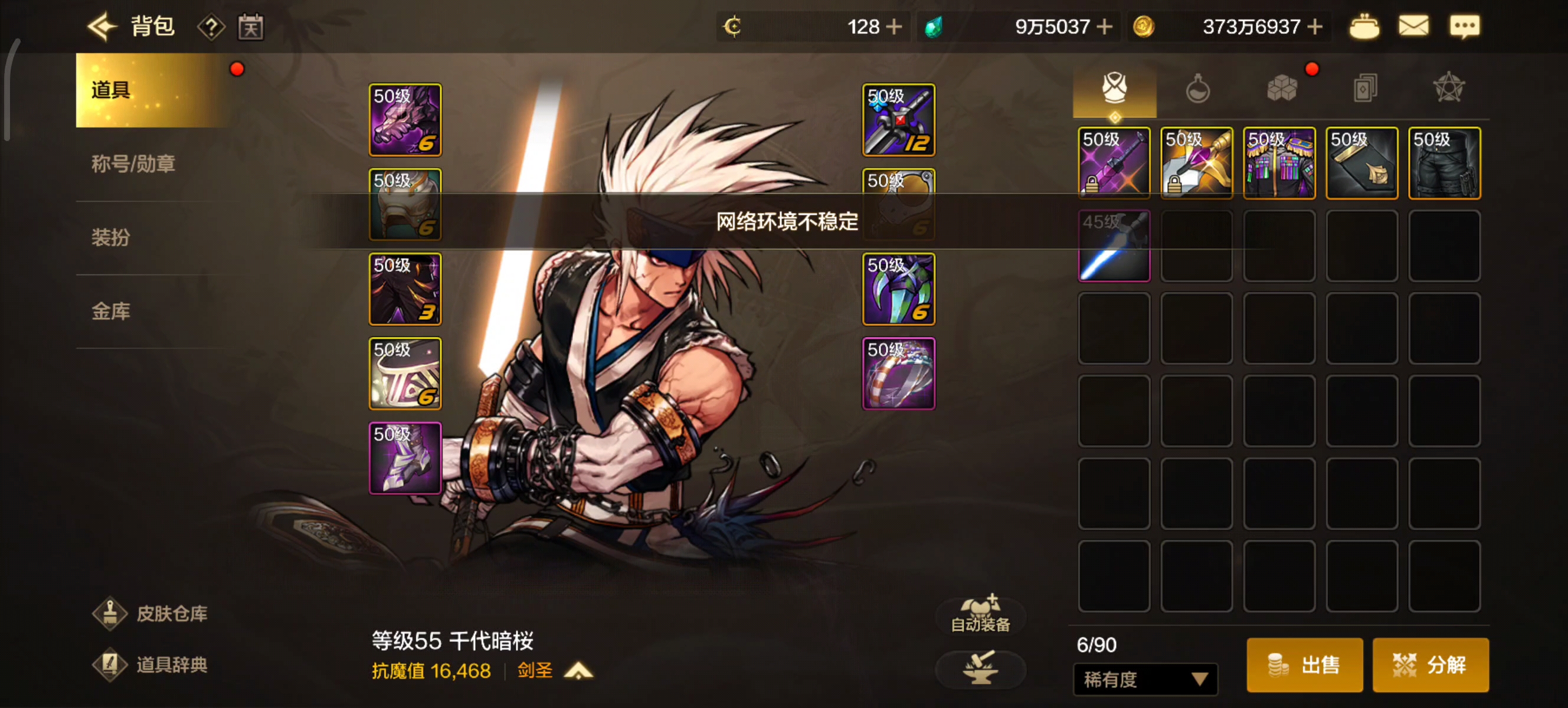Open the mail envelope icon

(1413, 26)
